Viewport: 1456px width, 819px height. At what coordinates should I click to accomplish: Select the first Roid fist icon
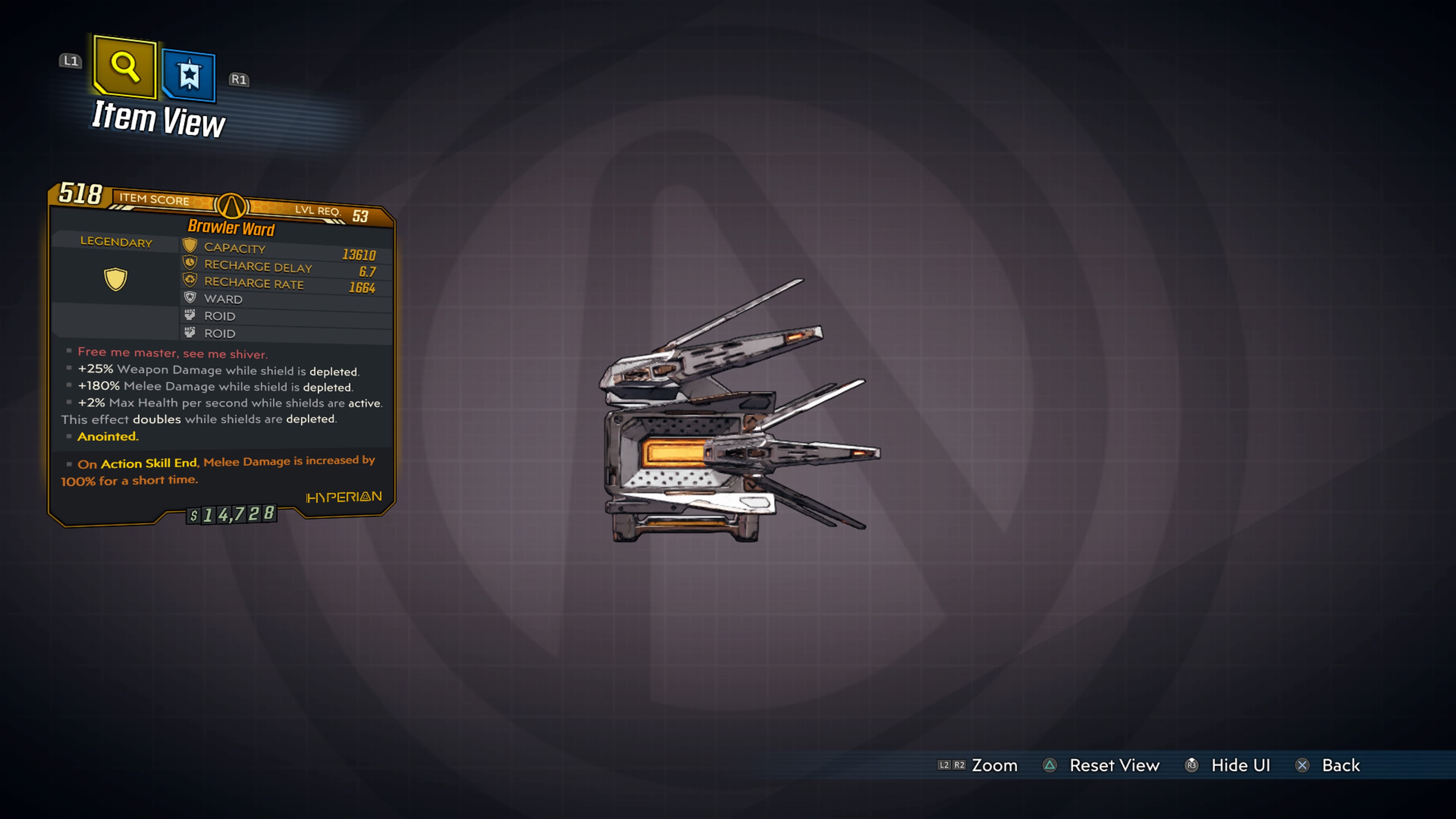[190, 315]
